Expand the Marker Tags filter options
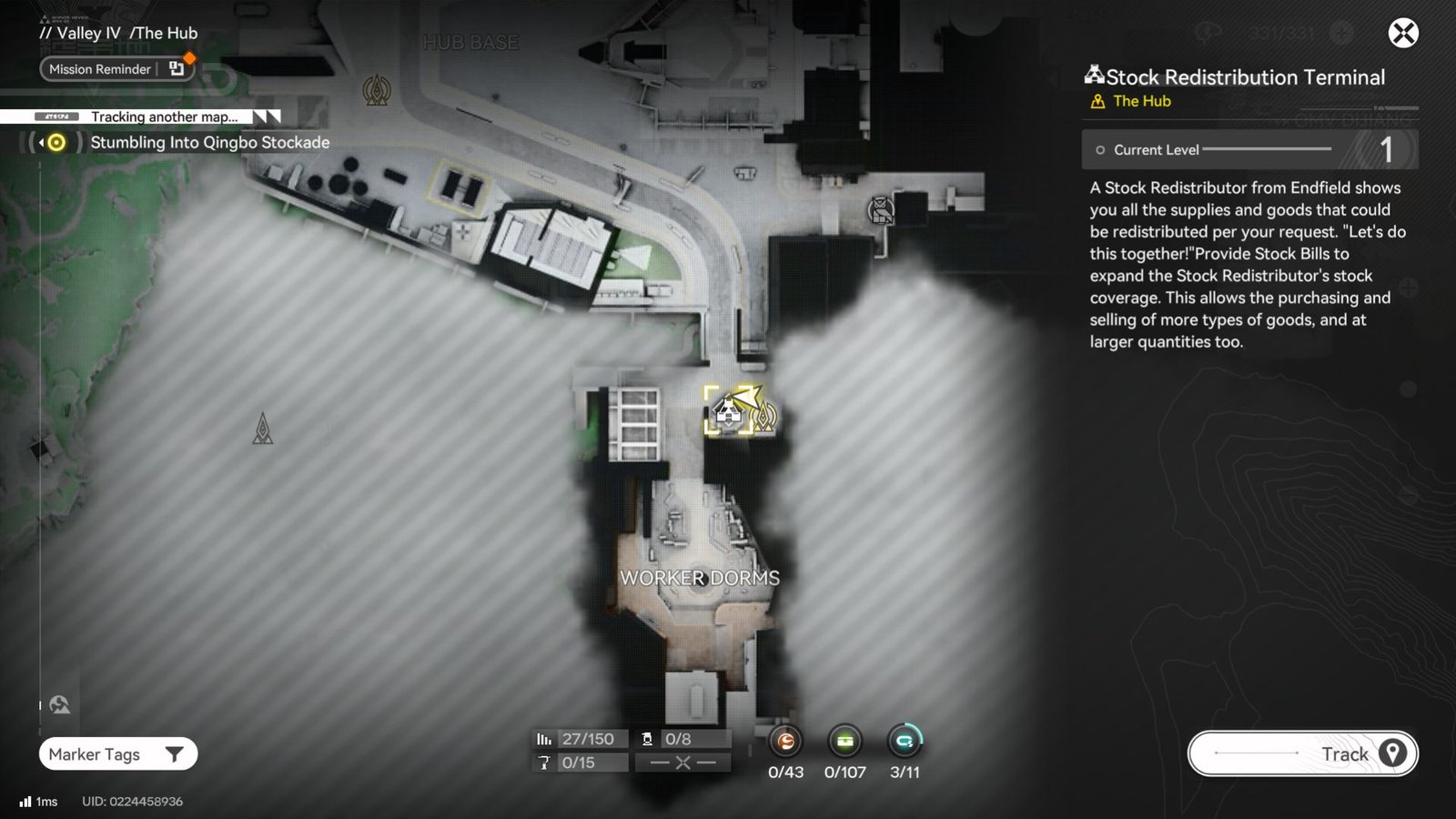Image resolution: width=1456 pixels, height=819 pixels. pos(116,754)
